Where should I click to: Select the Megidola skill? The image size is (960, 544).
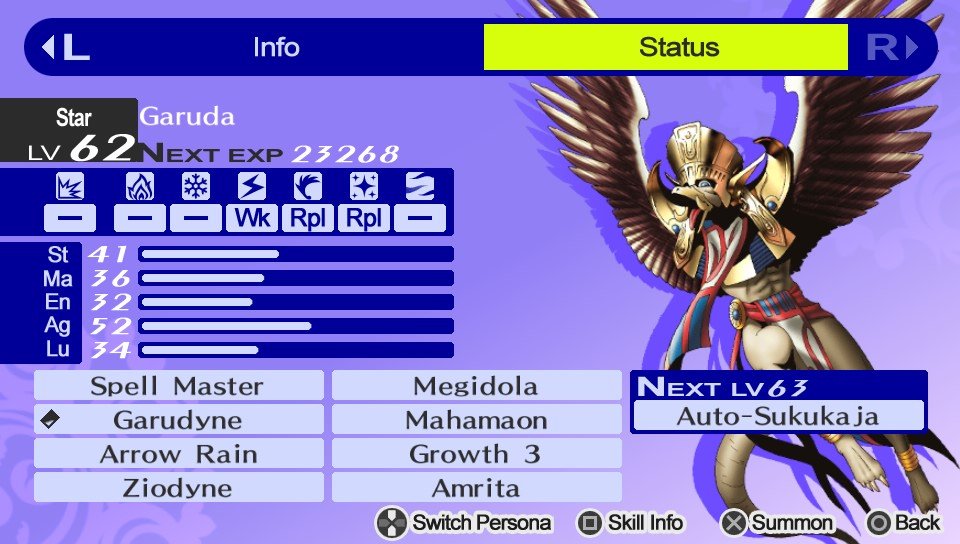point(476,386)
